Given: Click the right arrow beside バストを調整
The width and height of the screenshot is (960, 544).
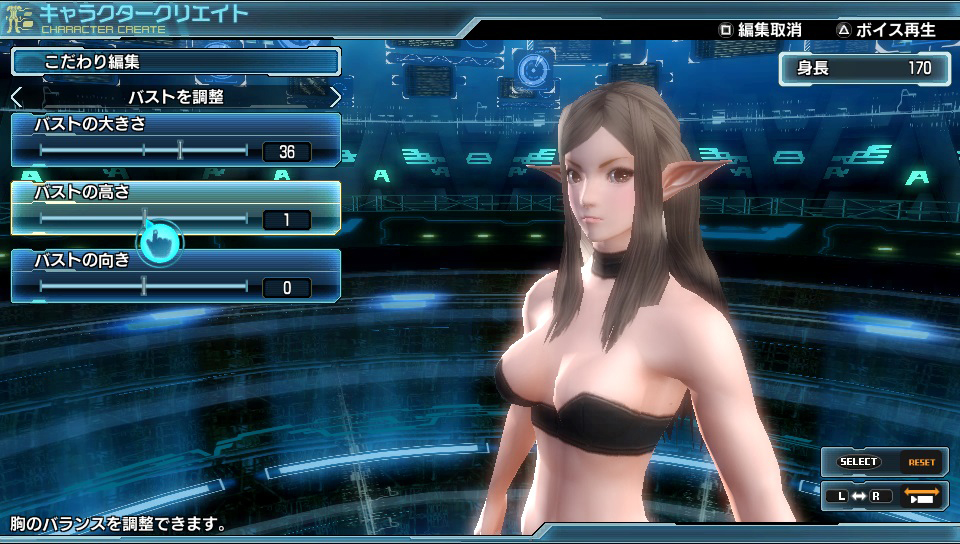Looking at the screenshot, I should (334, 97).
